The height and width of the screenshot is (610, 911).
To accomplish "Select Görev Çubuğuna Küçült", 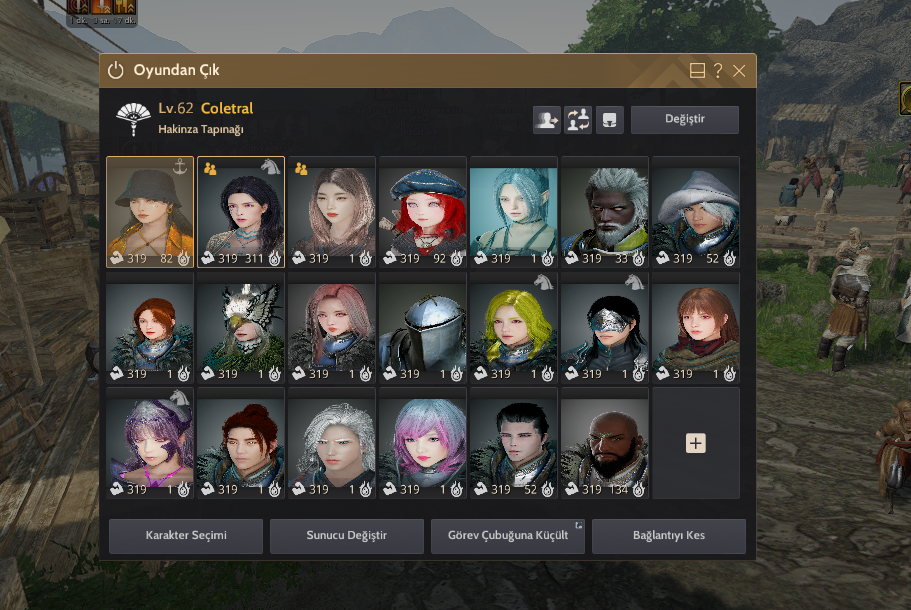I will coord(508,536).
